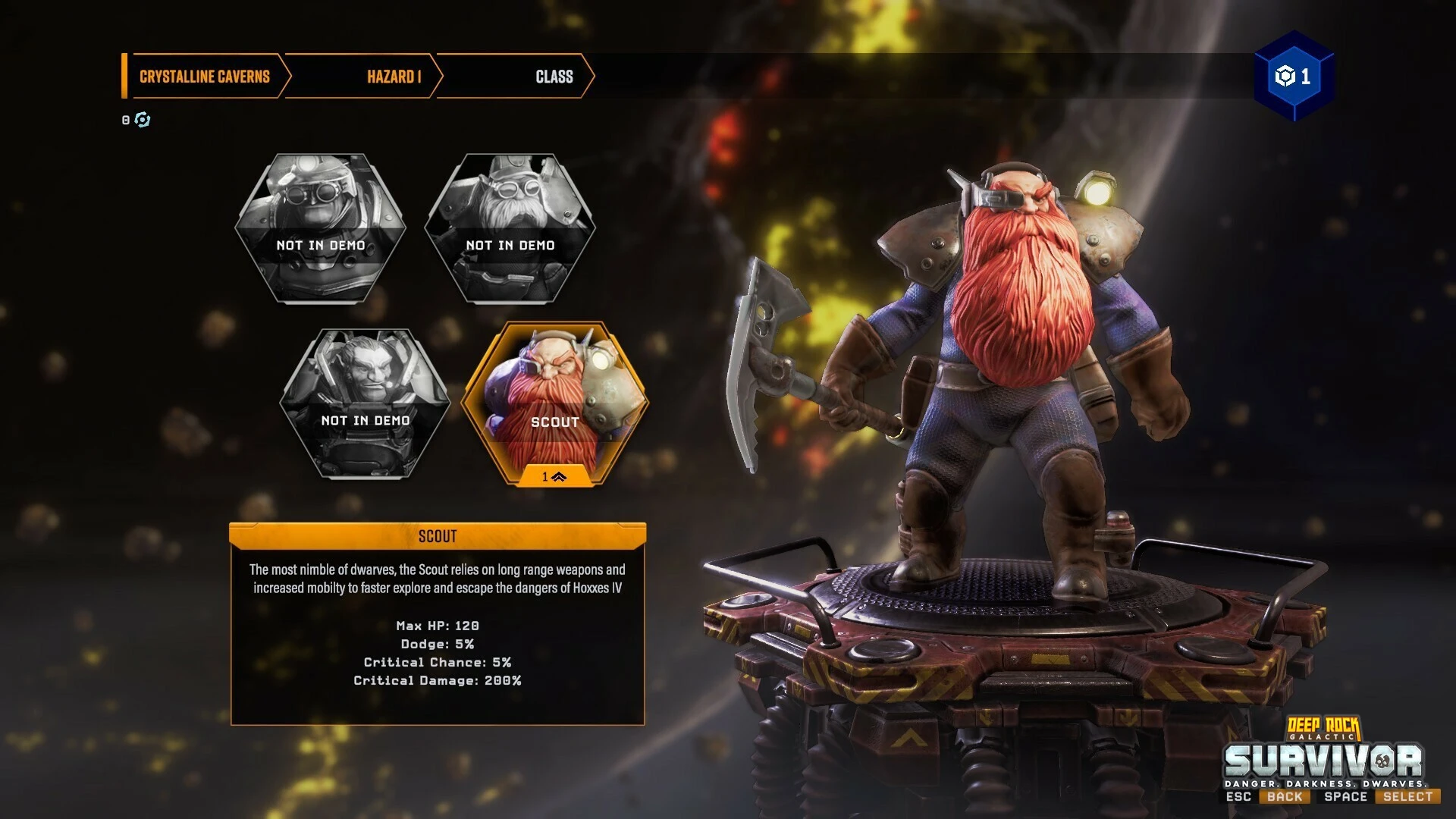
Task: Select the Scout class tile
Action: coord(554,403)
